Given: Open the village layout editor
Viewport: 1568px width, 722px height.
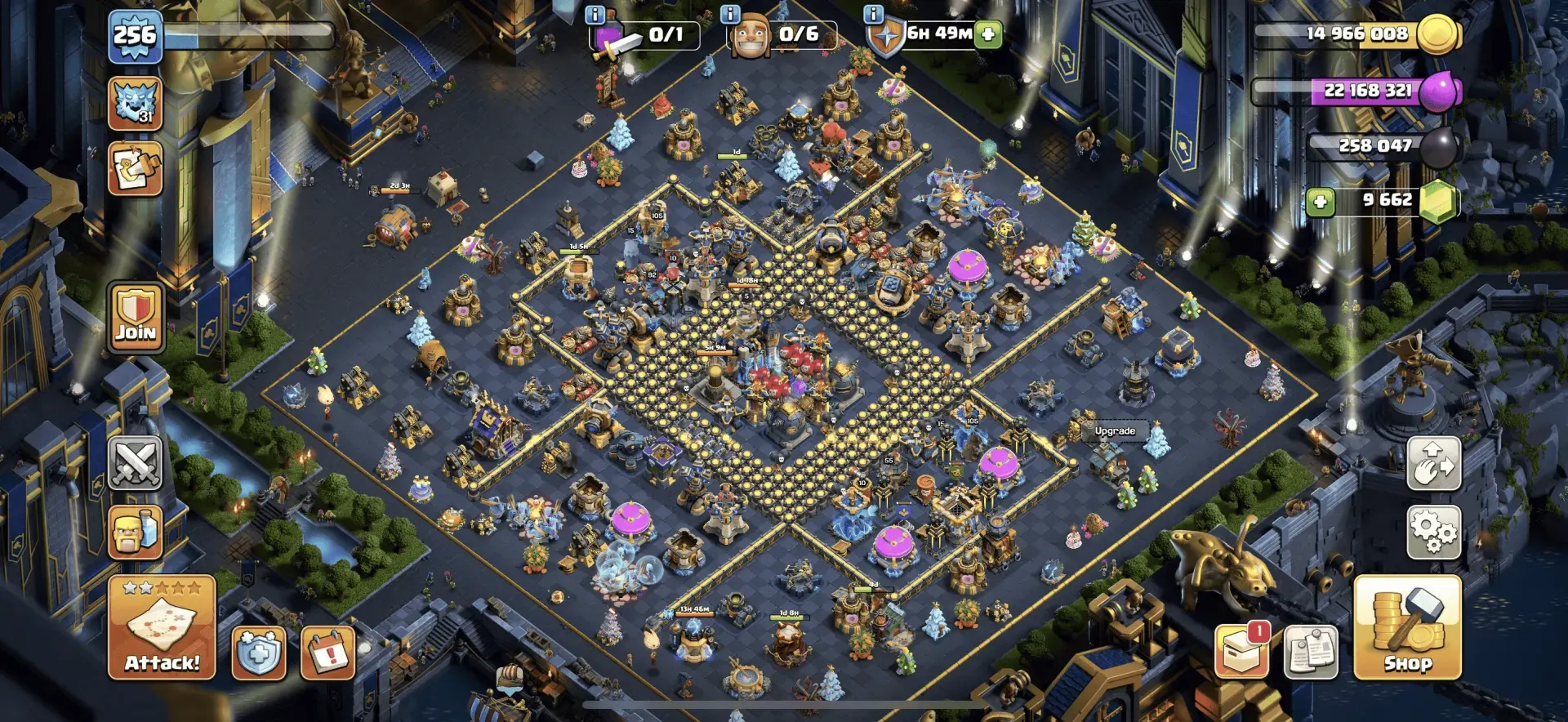Looking at the screenshot, I should pos(1433,463).
